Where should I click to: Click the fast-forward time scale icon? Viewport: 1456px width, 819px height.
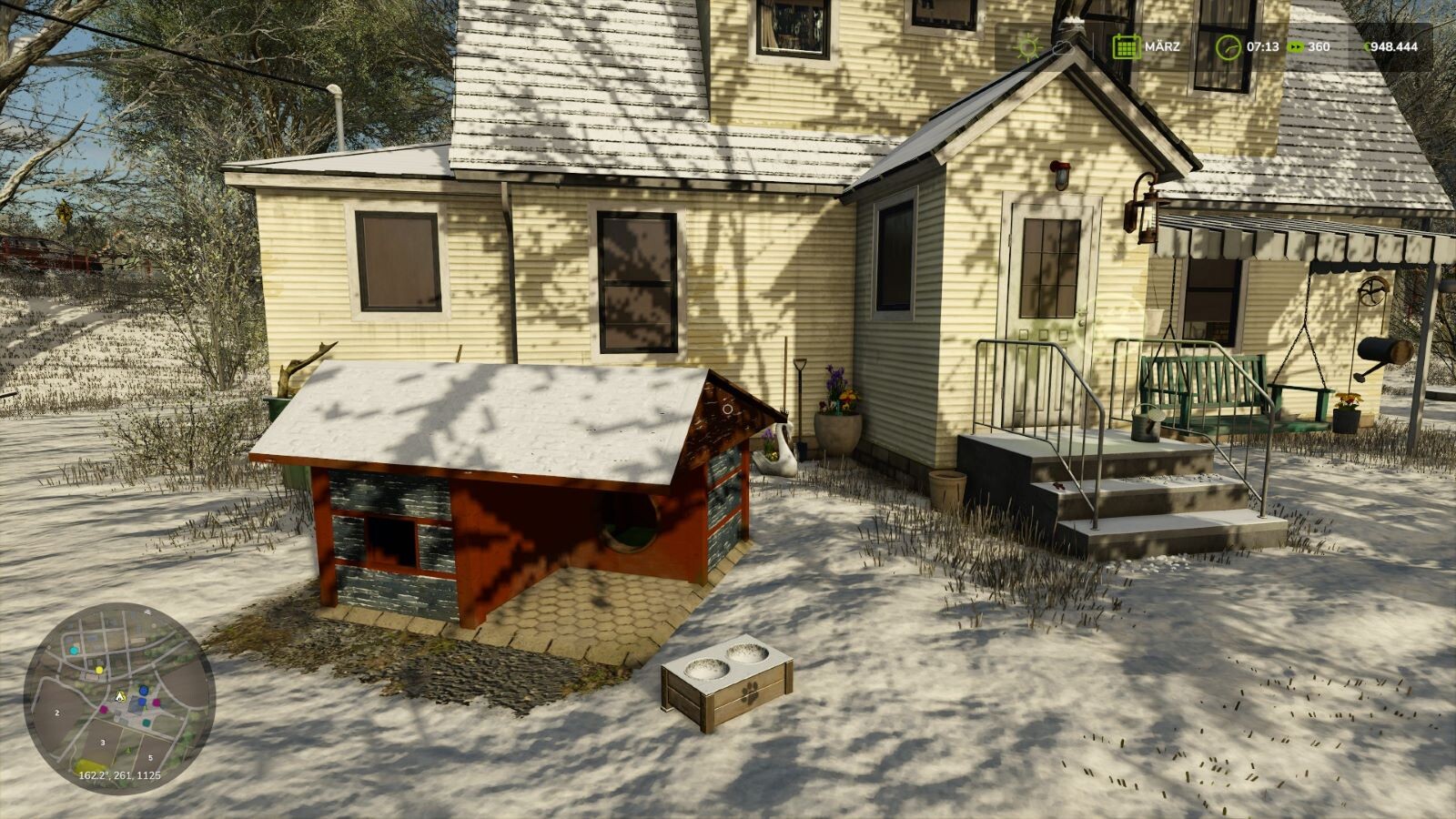(1296, 46)
